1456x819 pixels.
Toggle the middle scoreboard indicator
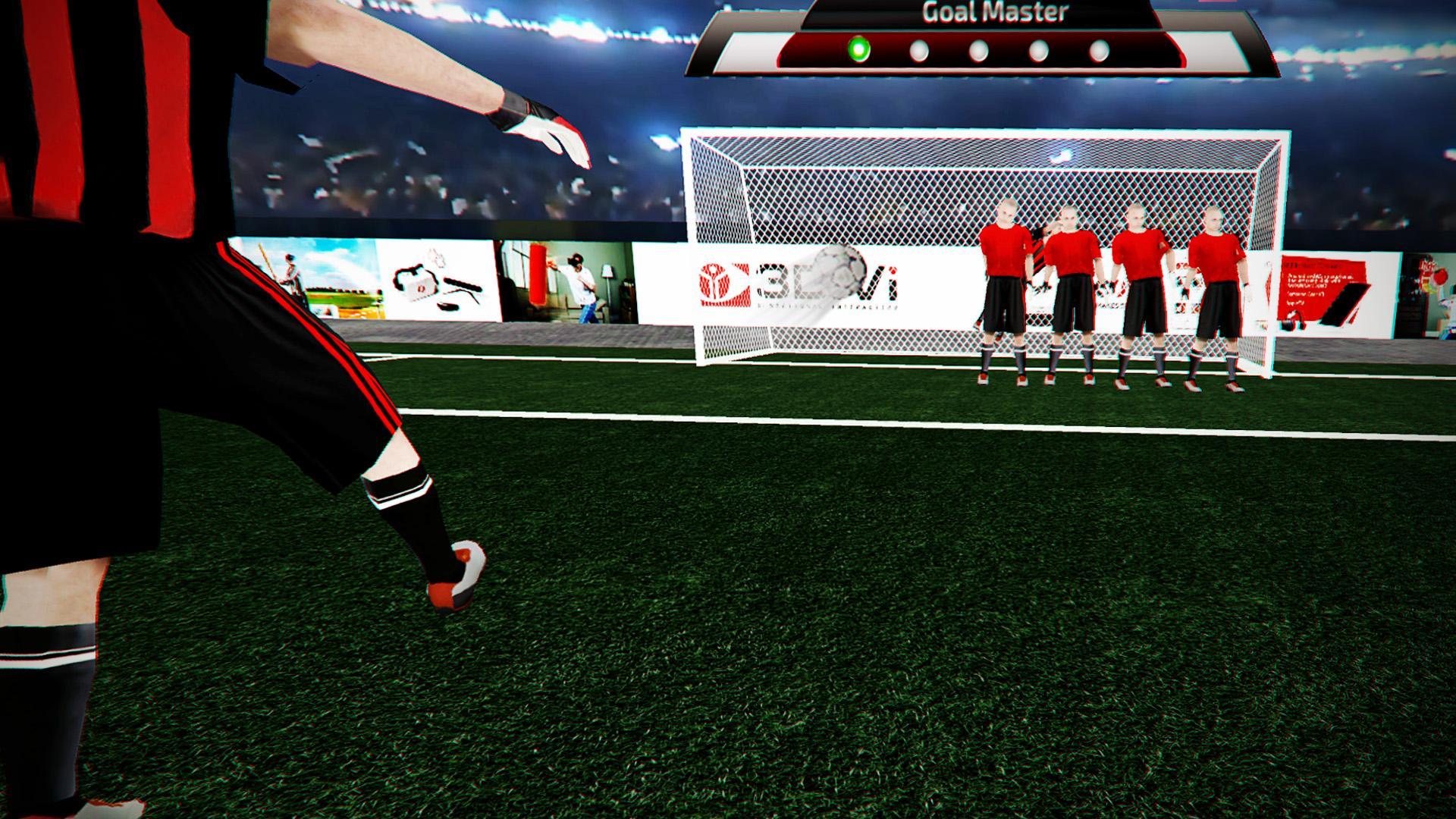[x=978, y=49]
